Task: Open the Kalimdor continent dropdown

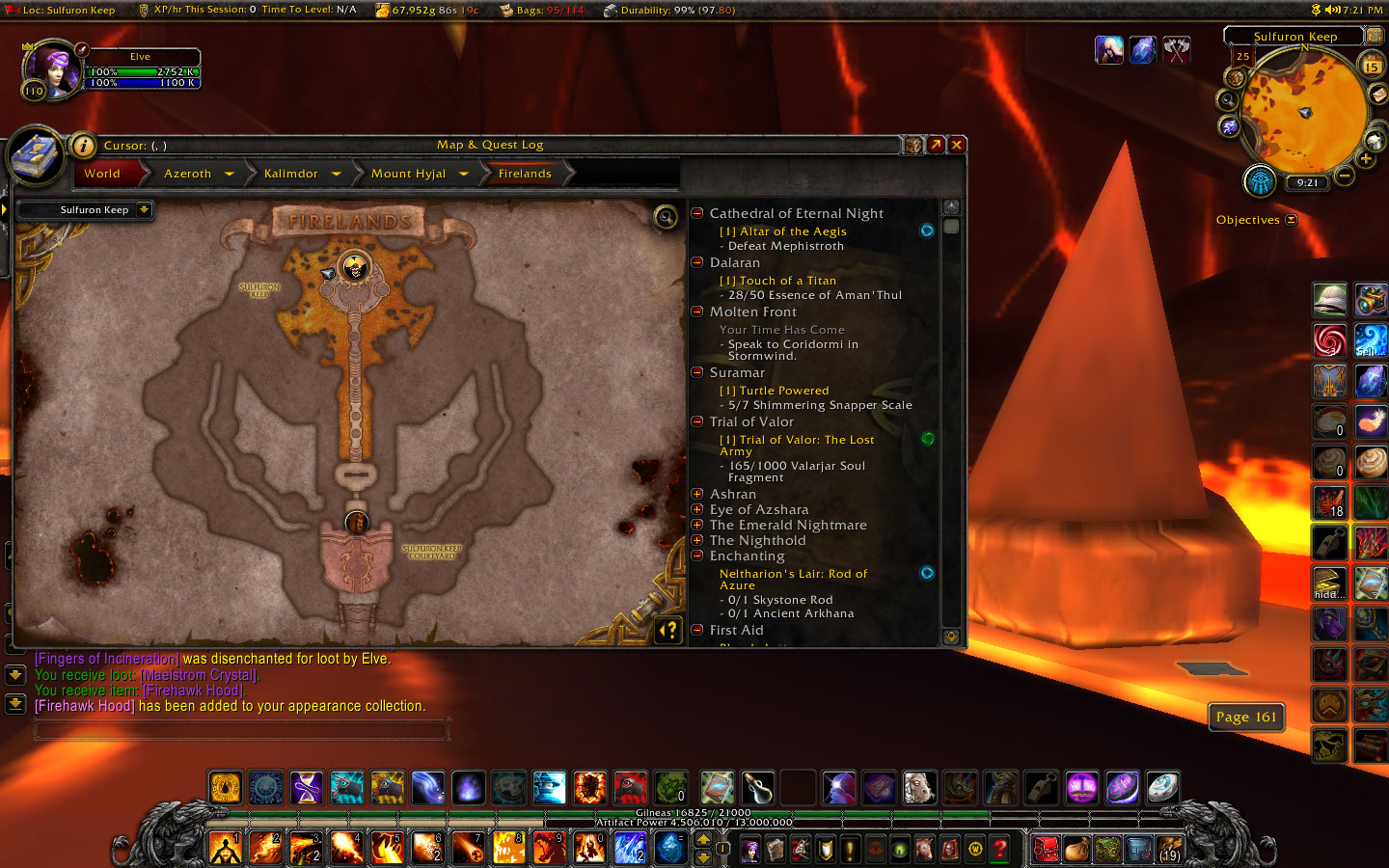Action: click(x=336, y=173)
